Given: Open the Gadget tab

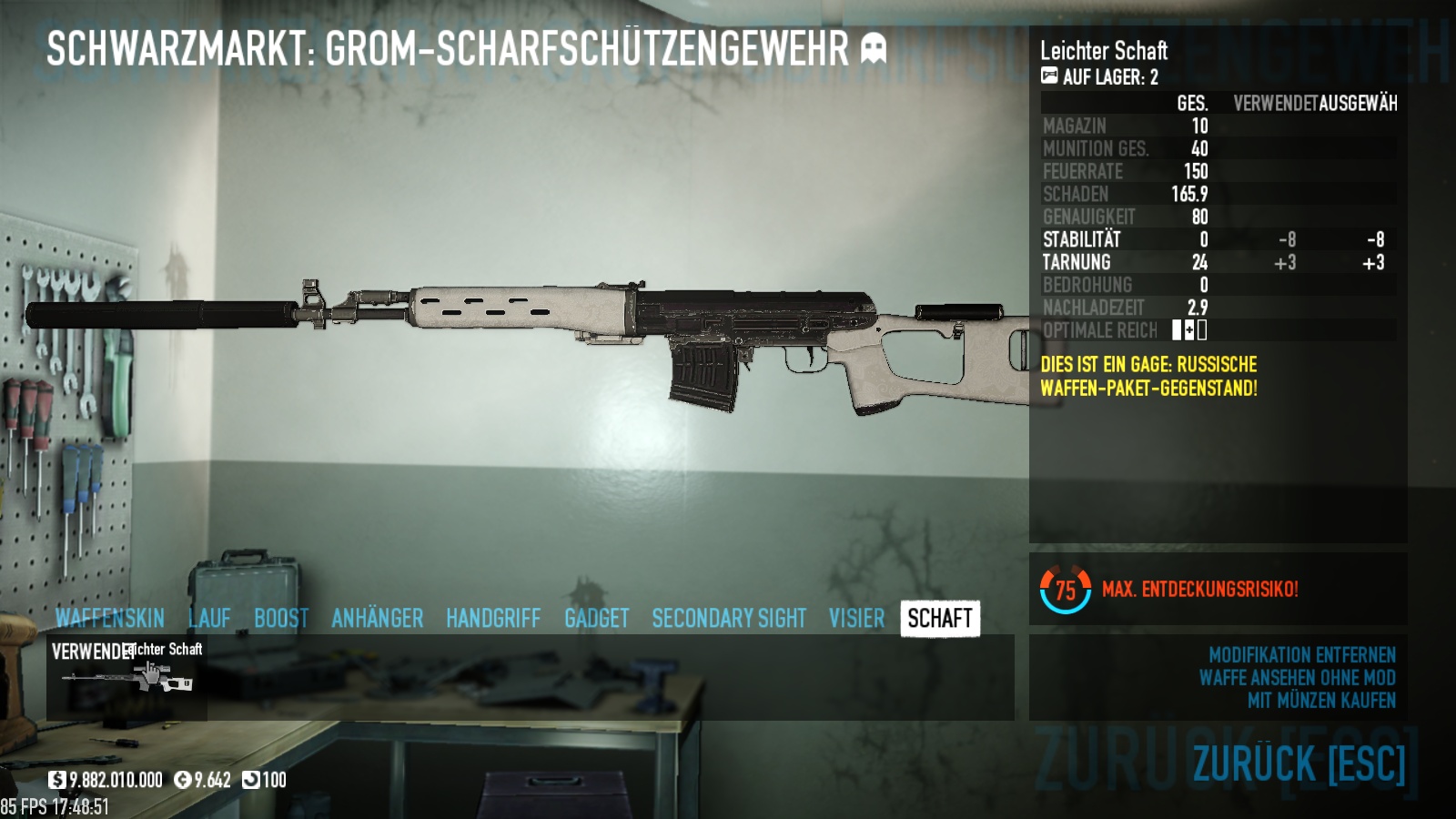Looking at the screenshot, I should pos(596,619).
